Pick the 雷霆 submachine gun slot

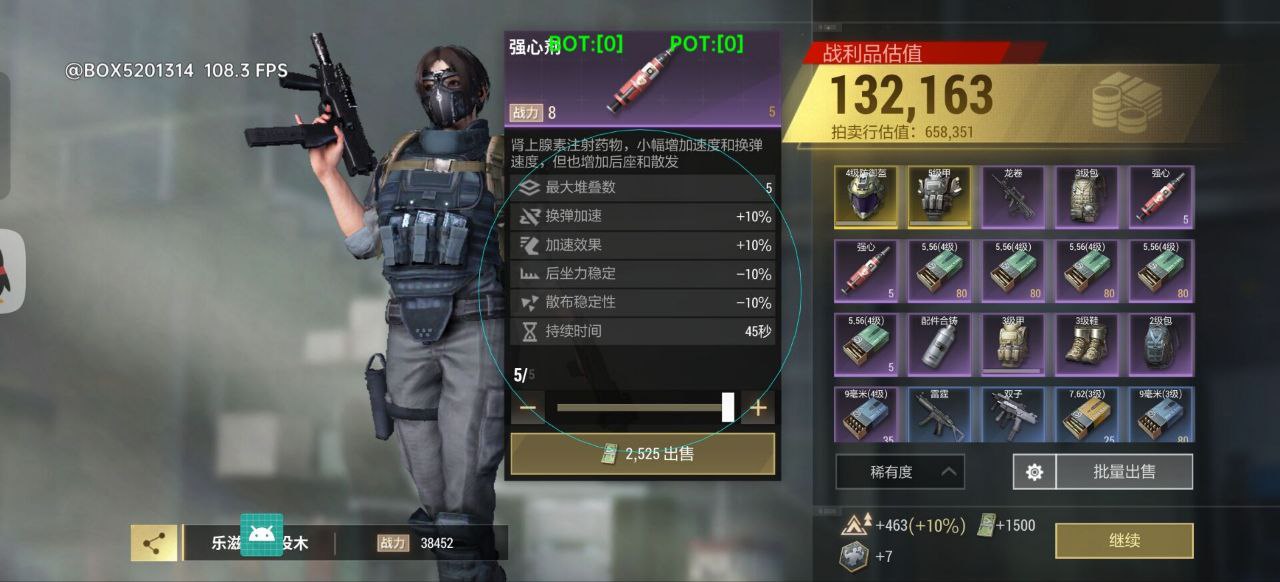[x=940, y=415]
